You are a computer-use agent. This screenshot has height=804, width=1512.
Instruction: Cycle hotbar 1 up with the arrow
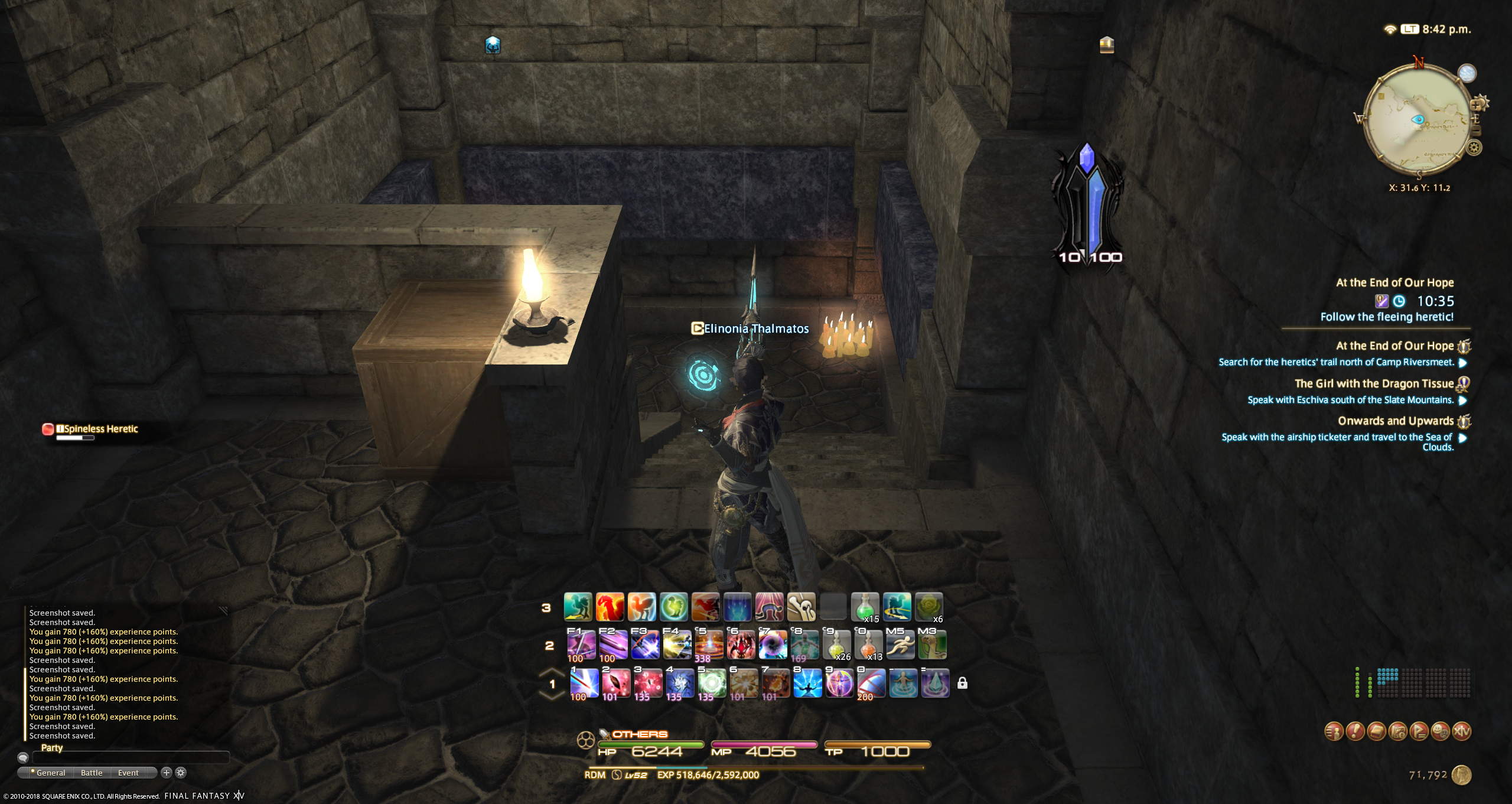point(552,672)
